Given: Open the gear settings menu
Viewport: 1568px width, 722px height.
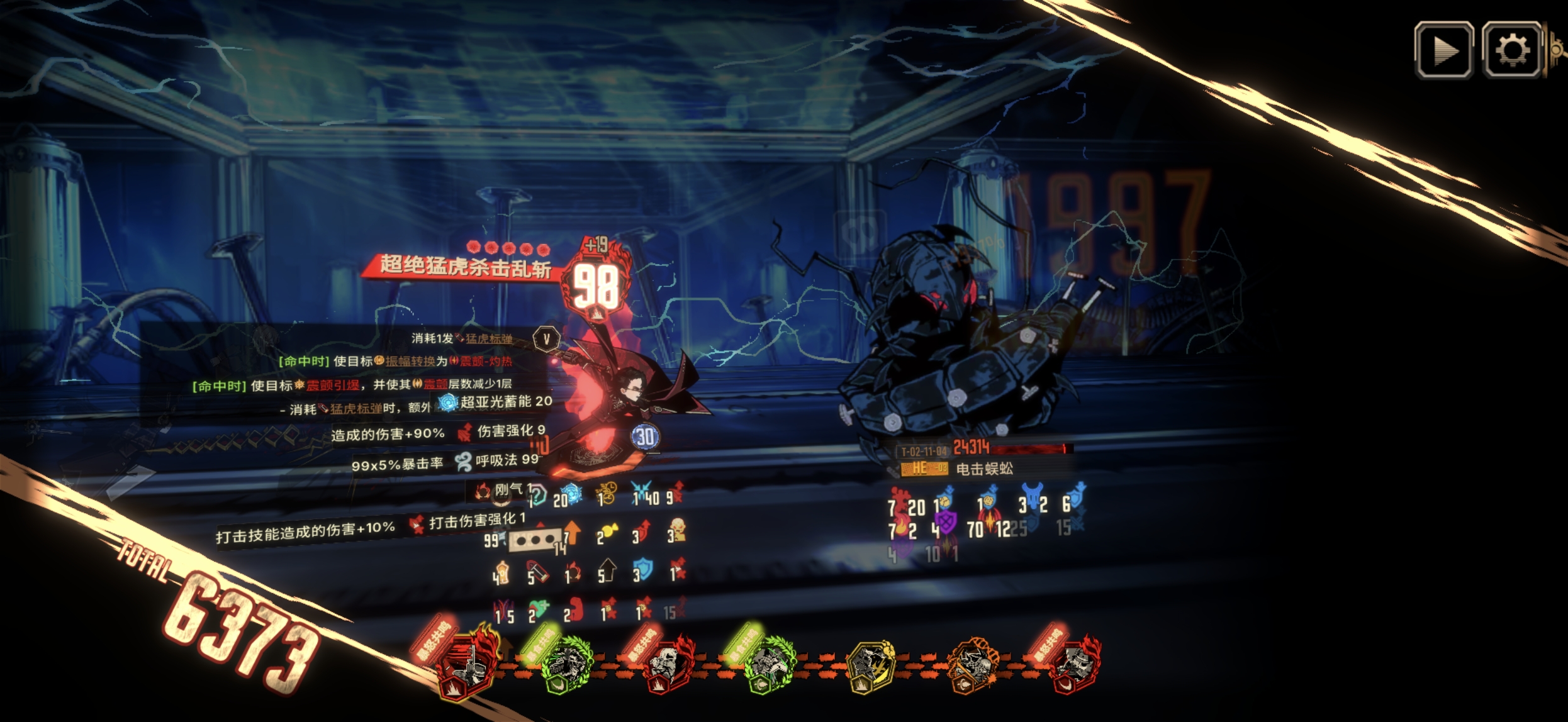Looking at the screenshot, I should [x=1511, y=50].
